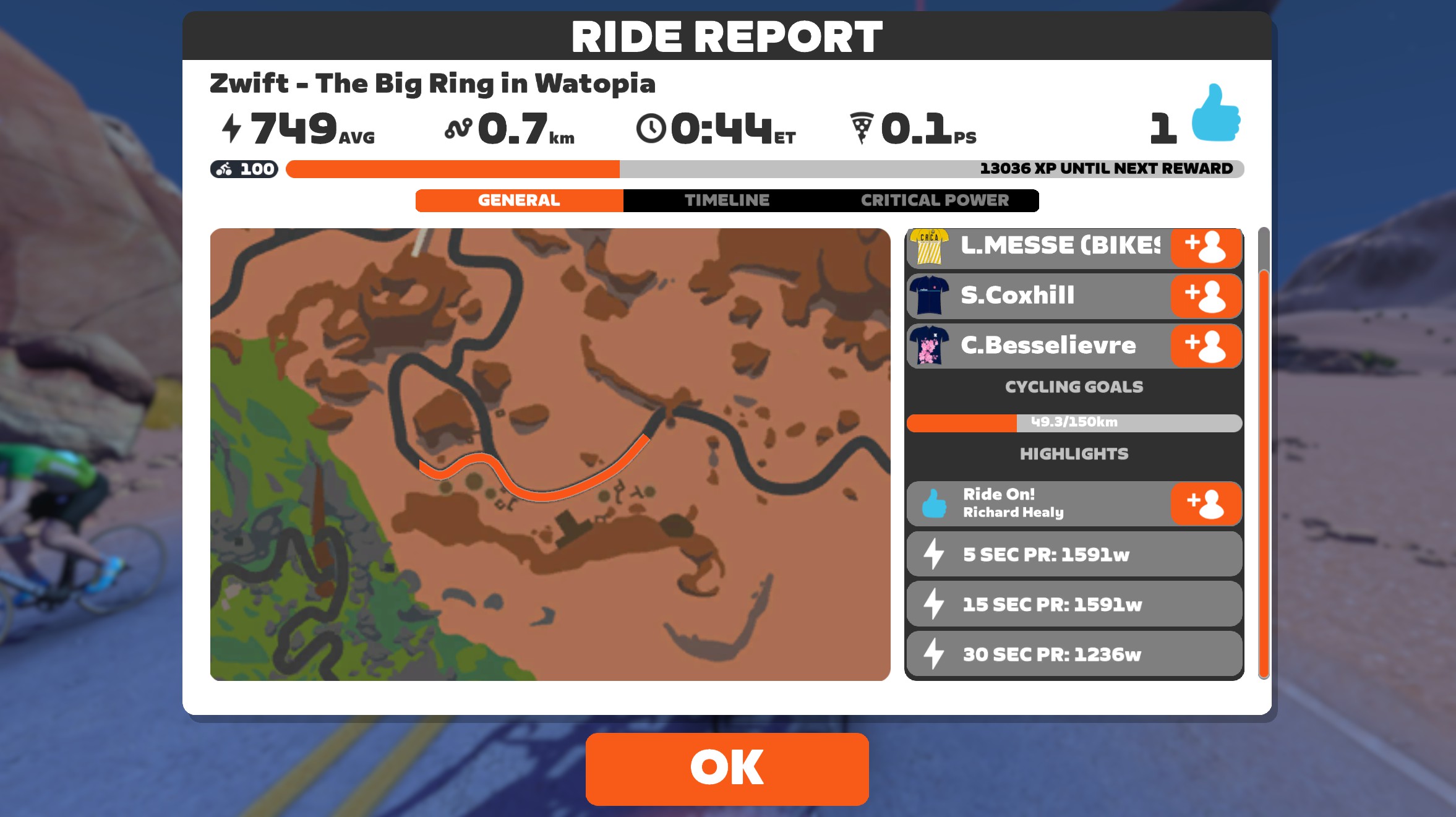The image size is (1456, 817).
Task: Select the S.Coxhill rider row
Action: click(x=1039, y=296)
